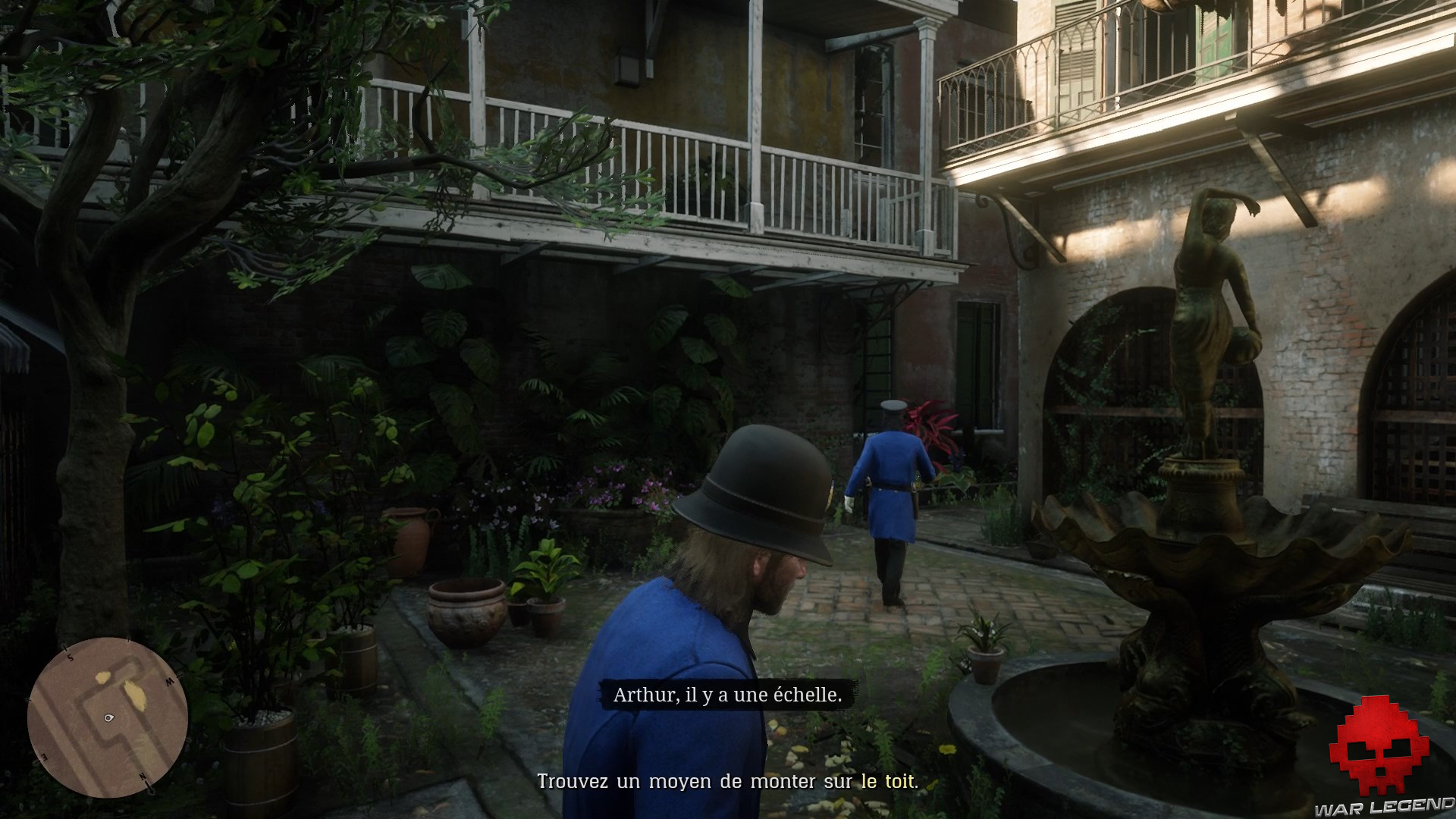Click the subtitle Arthur, il y a une échelle
Screen dimensions: 1456x819
[728, 695]
